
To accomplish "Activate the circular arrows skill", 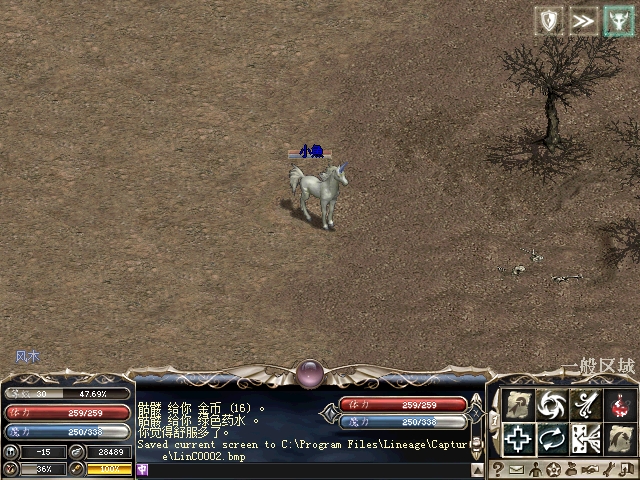I will pyautogui.click(x=551, y=438).
